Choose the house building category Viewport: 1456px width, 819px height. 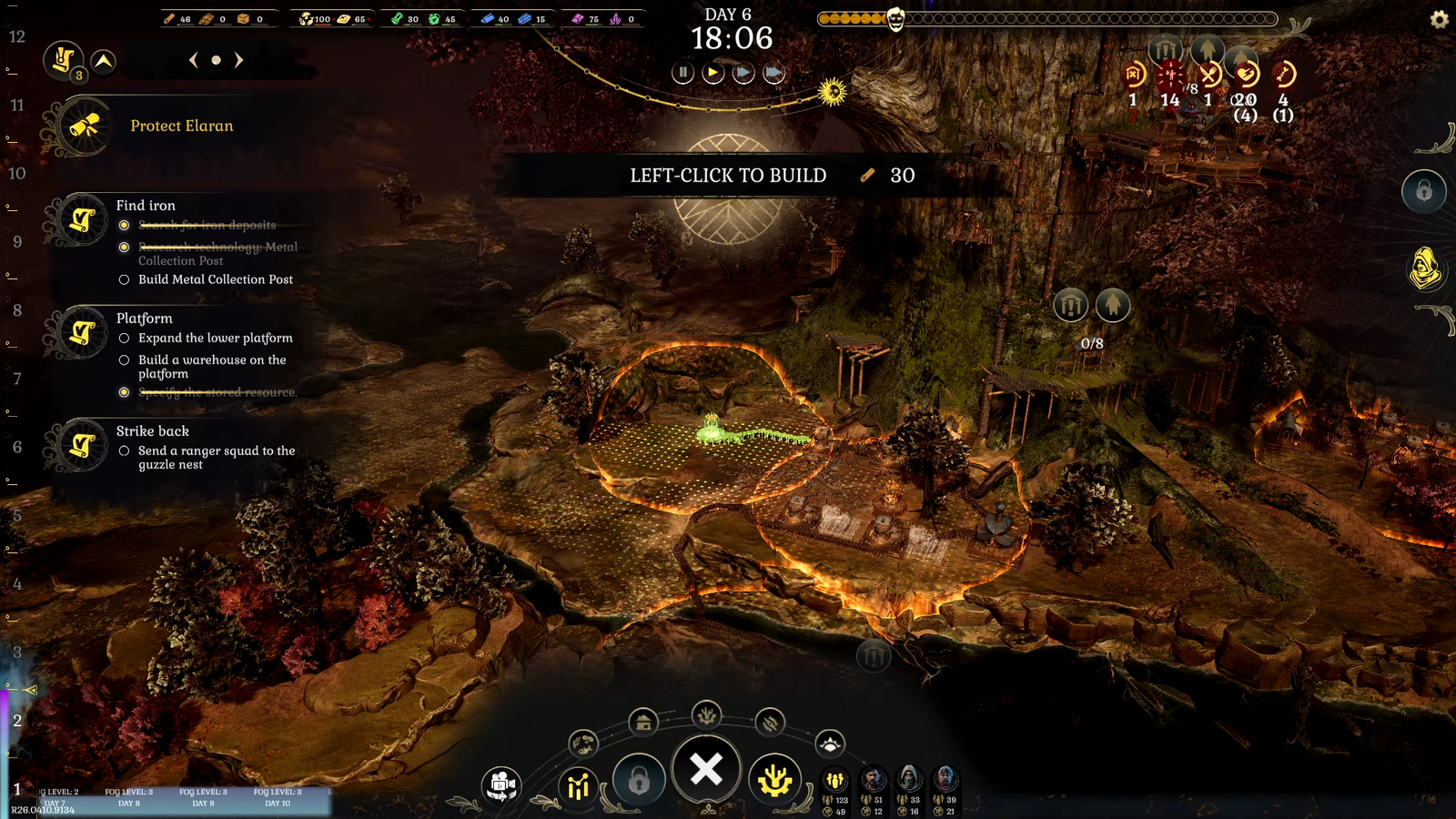pos(643,723)
